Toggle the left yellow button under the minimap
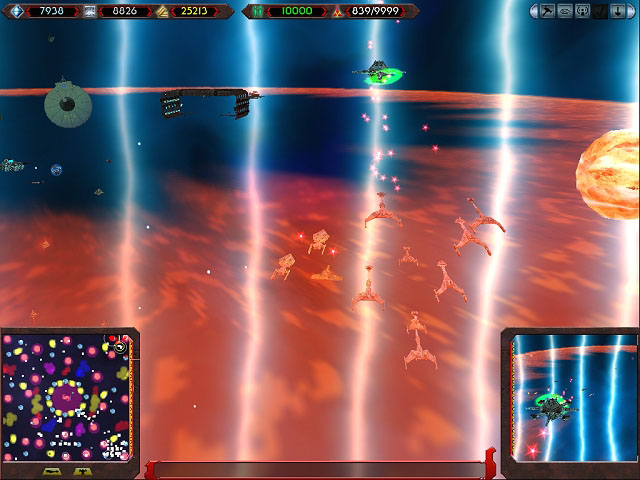Screen dimensions: 640x480 coord(53,470)
